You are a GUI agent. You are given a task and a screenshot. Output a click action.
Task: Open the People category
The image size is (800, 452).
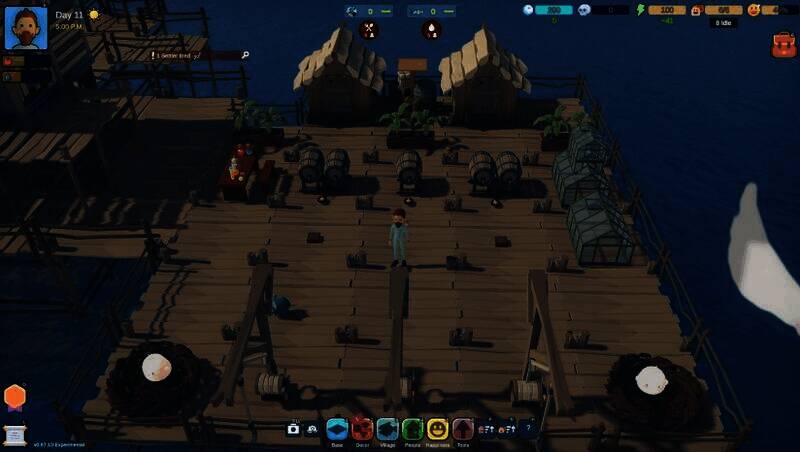tap(412, 429)
